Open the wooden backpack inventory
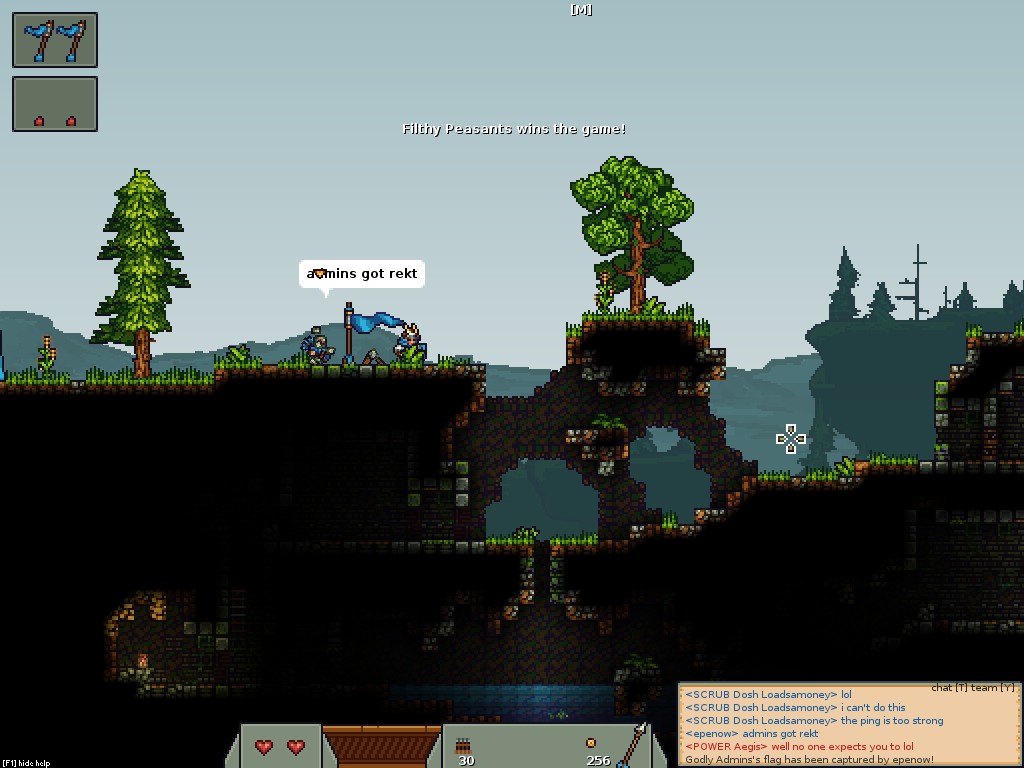The height and width of the screenshot is (768, 1024). click(x=381, y=746)
